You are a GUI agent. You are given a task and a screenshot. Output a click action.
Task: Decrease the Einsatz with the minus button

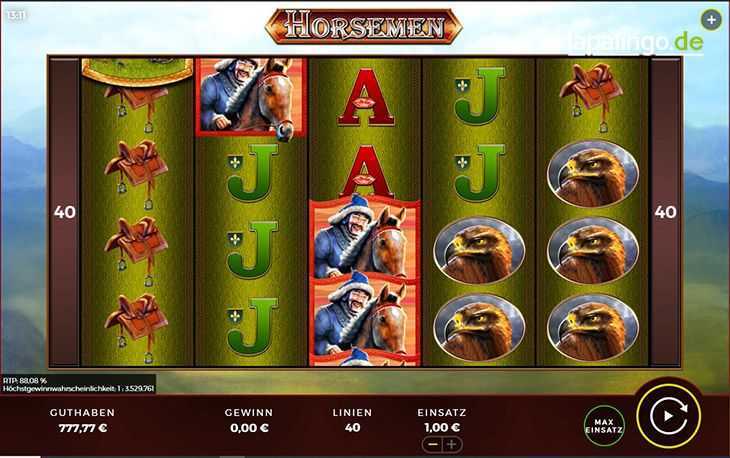click(x=433, y=444)
